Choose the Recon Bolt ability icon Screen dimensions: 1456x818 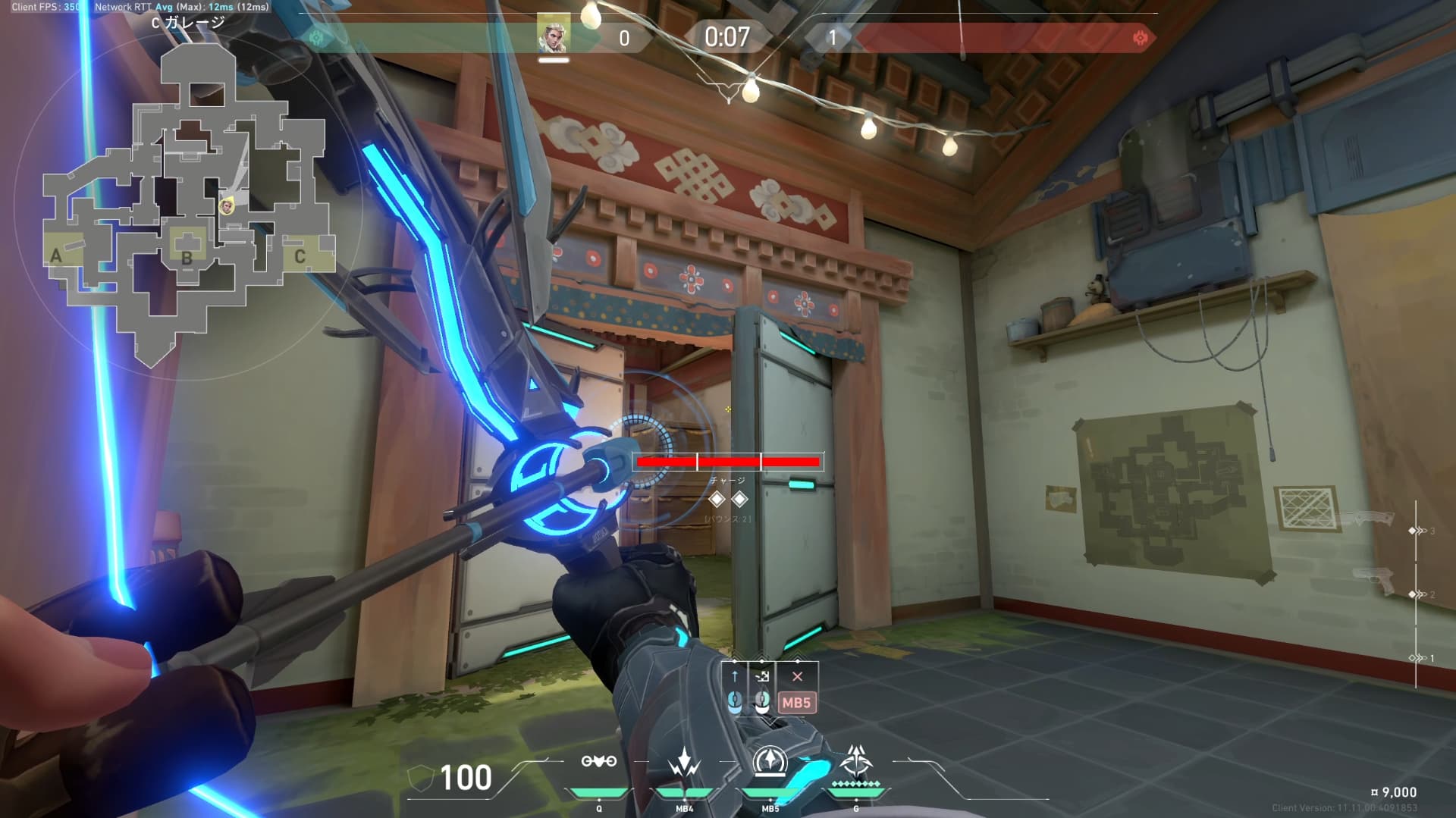pos(770,761)
